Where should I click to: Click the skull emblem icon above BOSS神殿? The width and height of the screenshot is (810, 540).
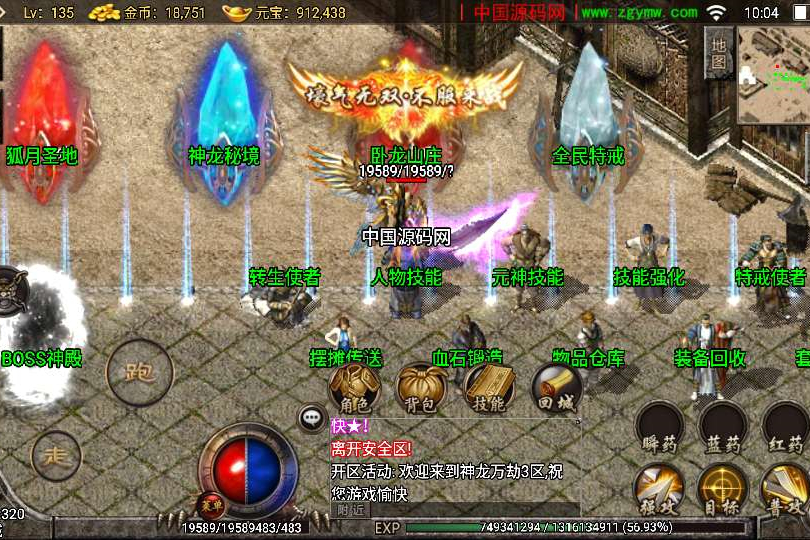click(x=10, y=291)
